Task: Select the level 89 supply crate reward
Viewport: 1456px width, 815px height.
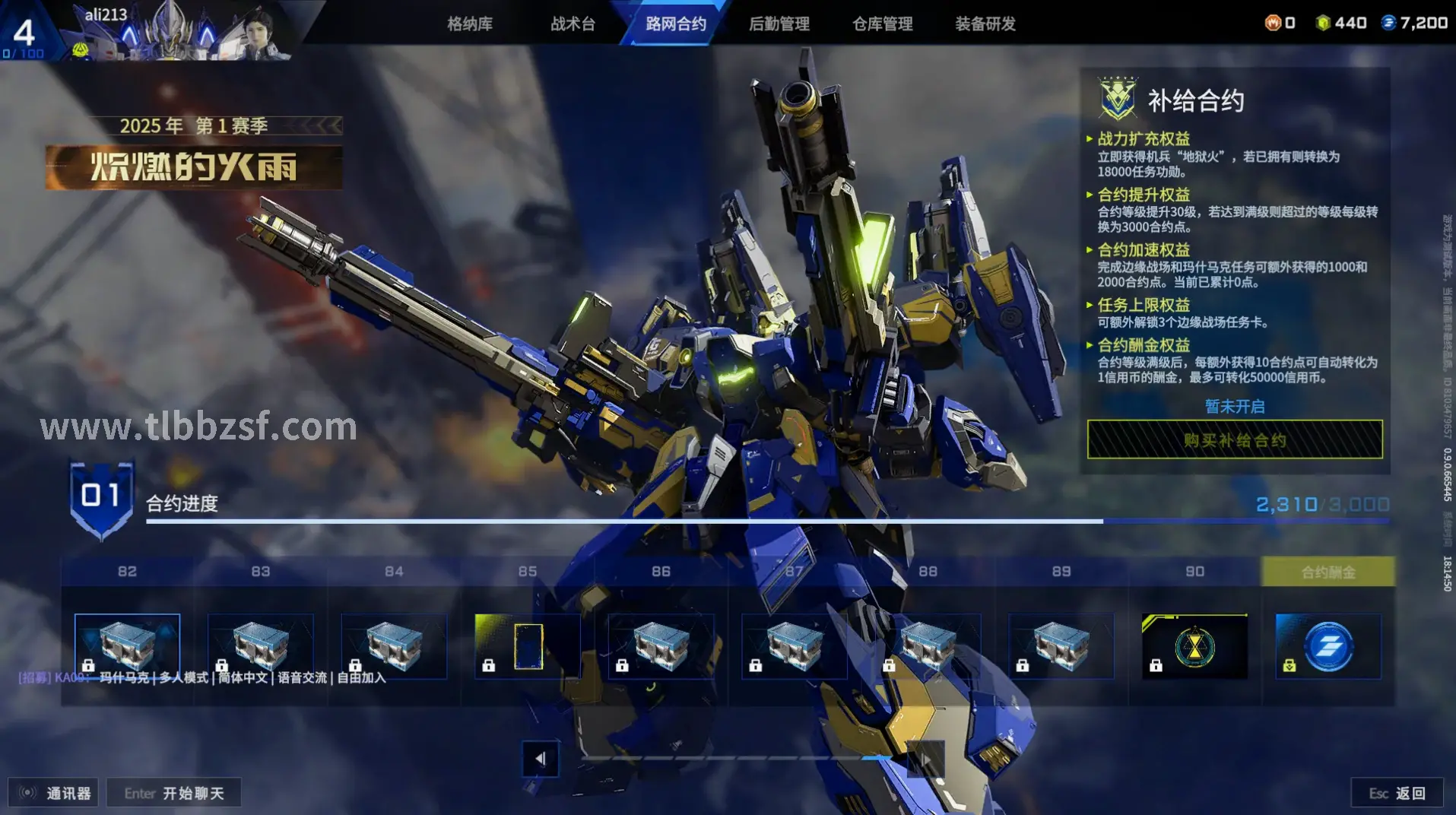Action: pos(1061,645)
